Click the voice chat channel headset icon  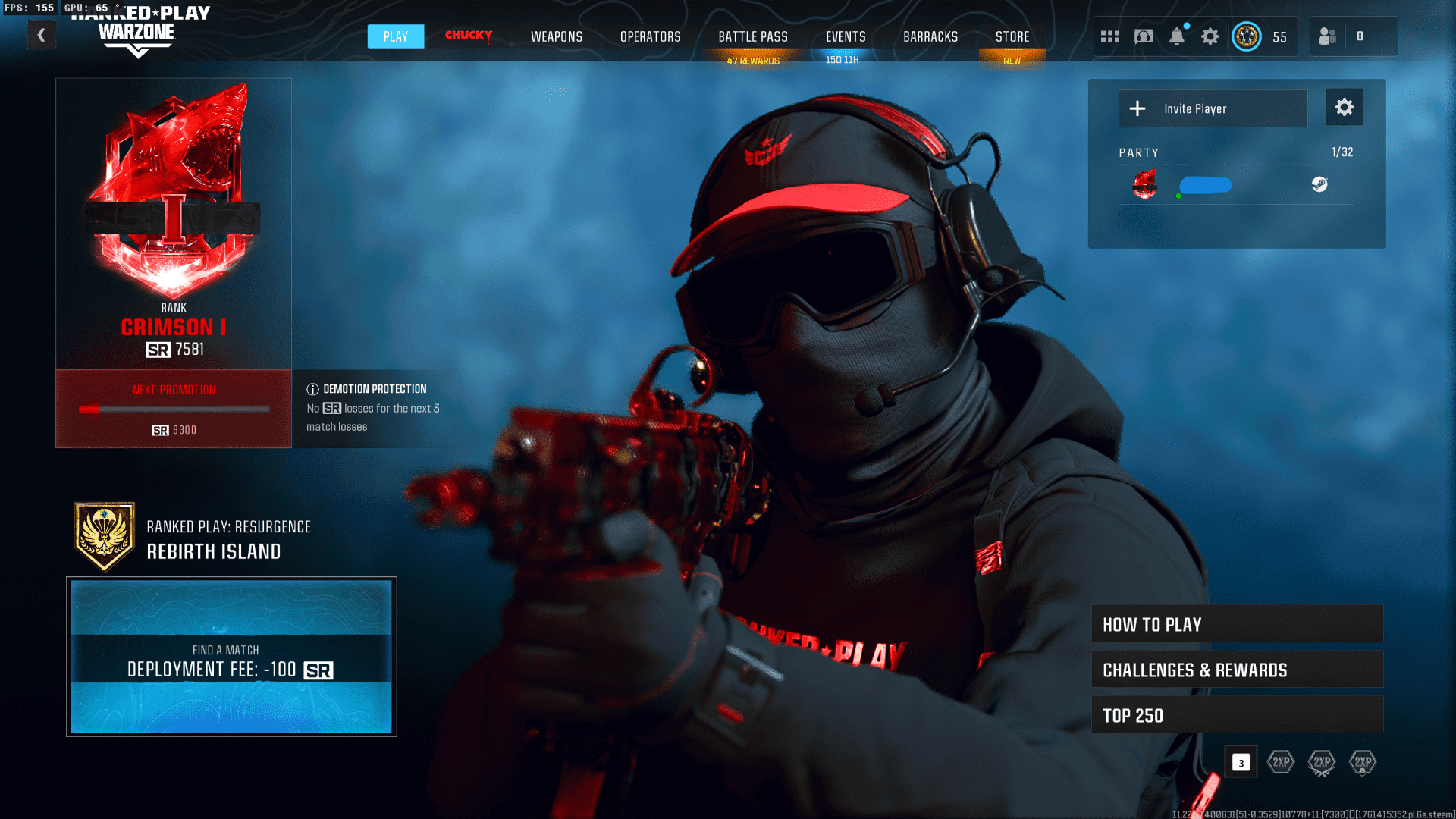pos(1144,36)
